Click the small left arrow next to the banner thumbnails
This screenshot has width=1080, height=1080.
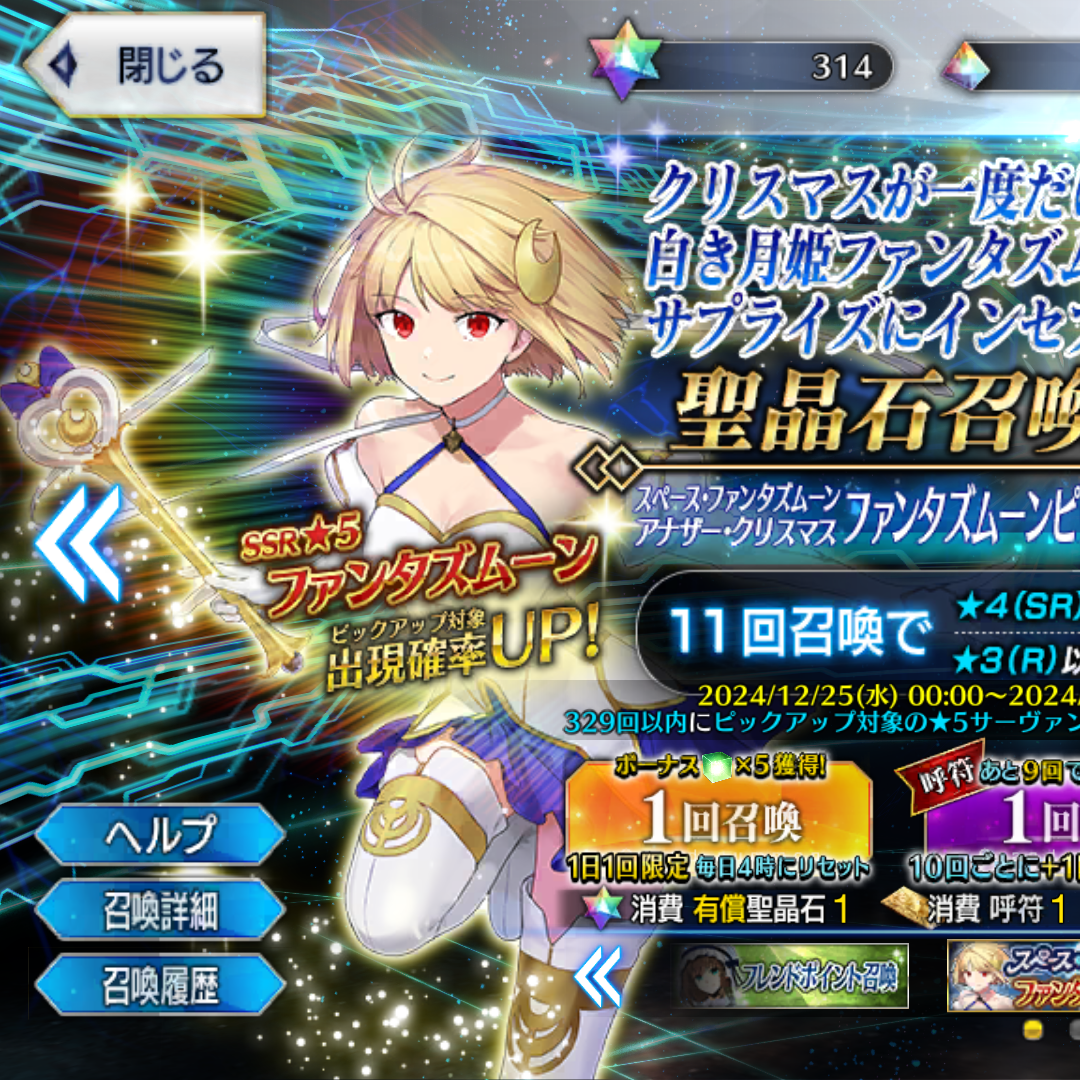point(599,977)
